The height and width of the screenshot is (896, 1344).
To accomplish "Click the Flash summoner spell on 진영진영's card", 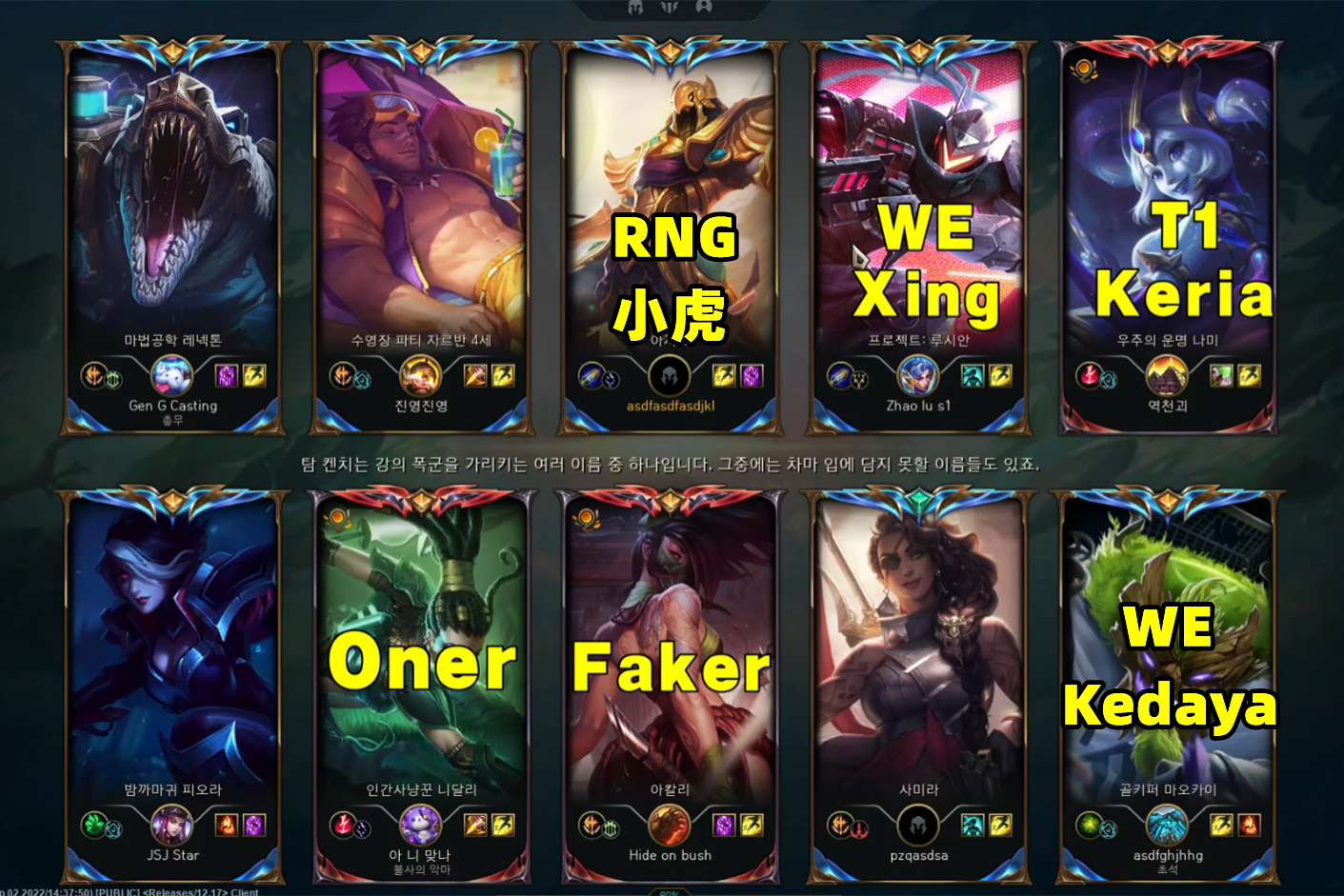I will pos(502,375).
